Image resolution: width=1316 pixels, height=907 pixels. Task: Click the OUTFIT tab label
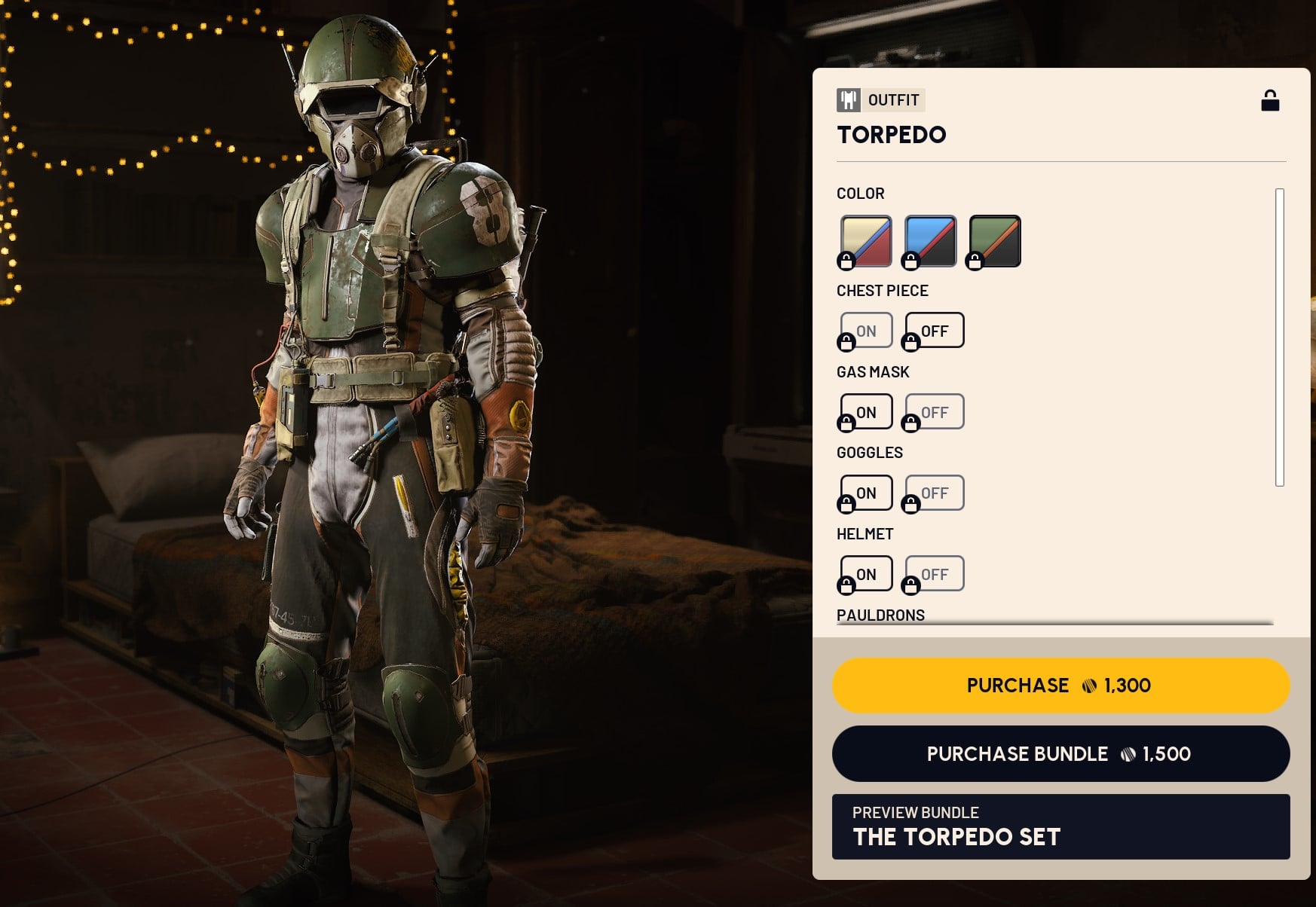[x=893, y=100]
